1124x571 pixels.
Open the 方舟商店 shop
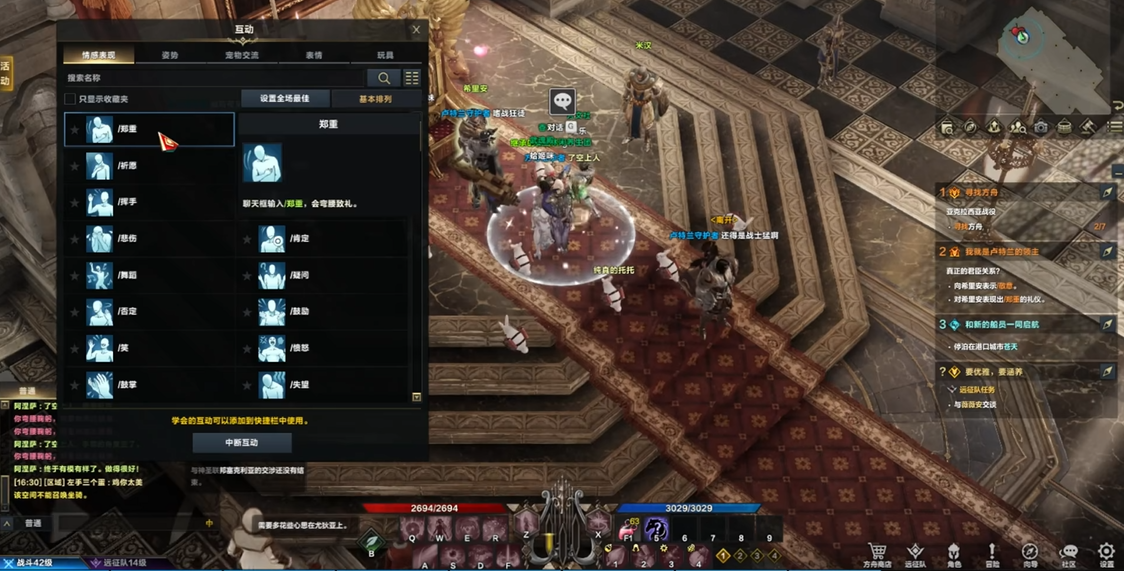pyautogui.click(x=877, y=555)
